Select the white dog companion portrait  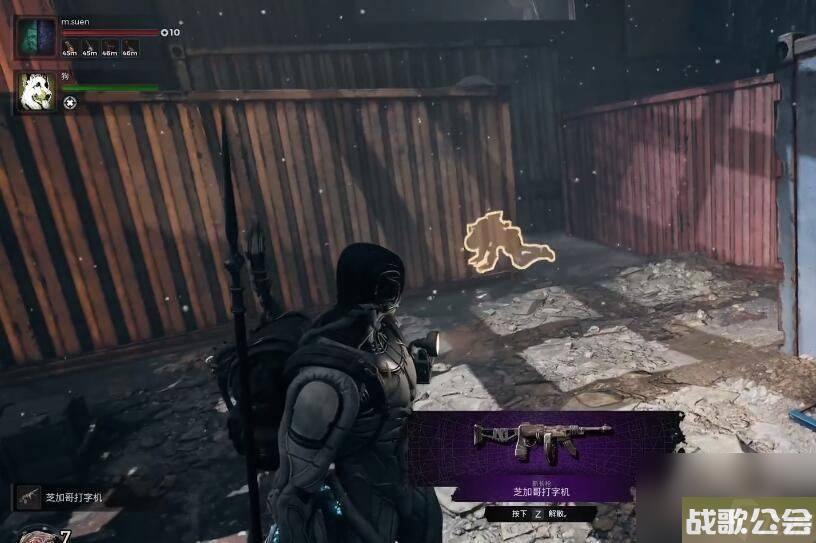[x=35, y=91]
